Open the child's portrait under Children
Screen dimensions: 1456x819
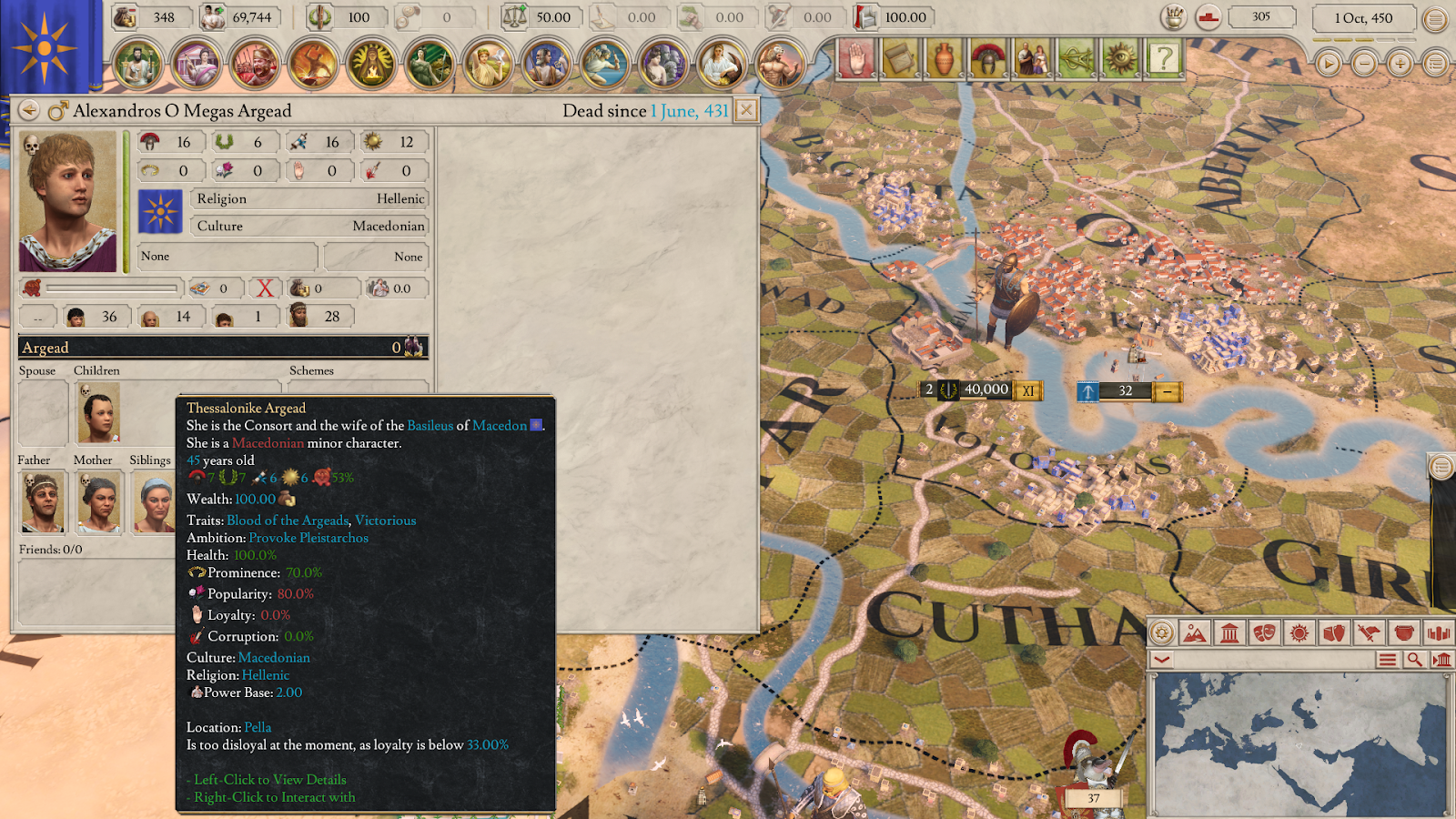point(97,412)
